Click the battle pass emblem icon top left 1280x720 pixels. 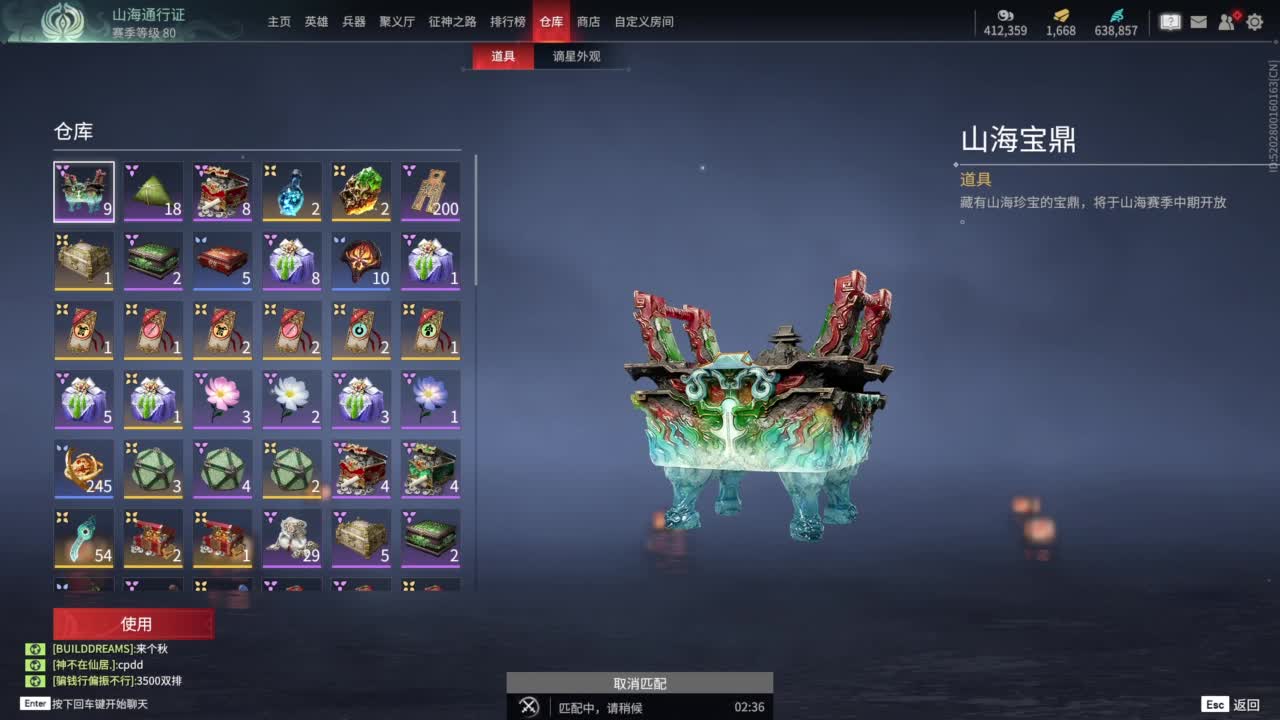point(60,20)
